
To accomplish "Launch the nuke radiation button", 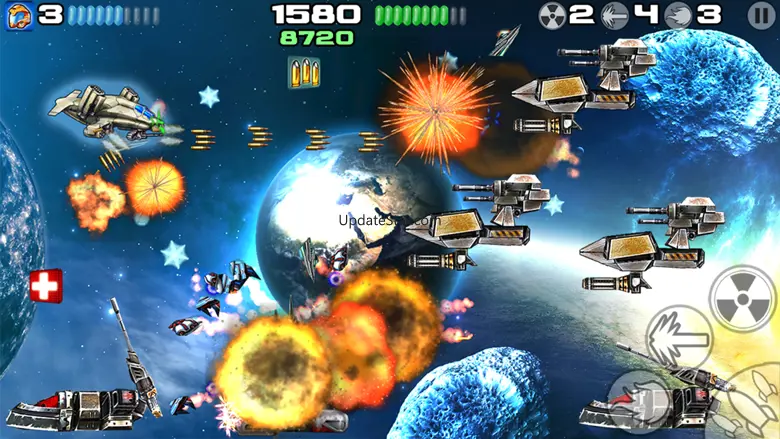I will (743, 297).
